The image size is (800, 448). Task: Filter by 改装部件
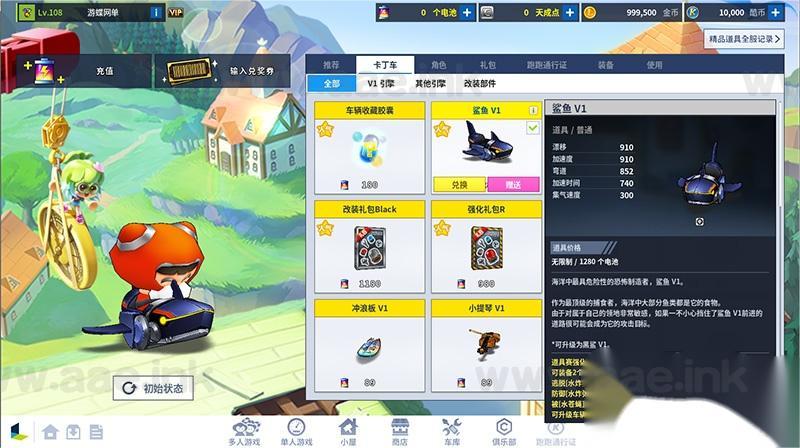[x=481, y=84]
